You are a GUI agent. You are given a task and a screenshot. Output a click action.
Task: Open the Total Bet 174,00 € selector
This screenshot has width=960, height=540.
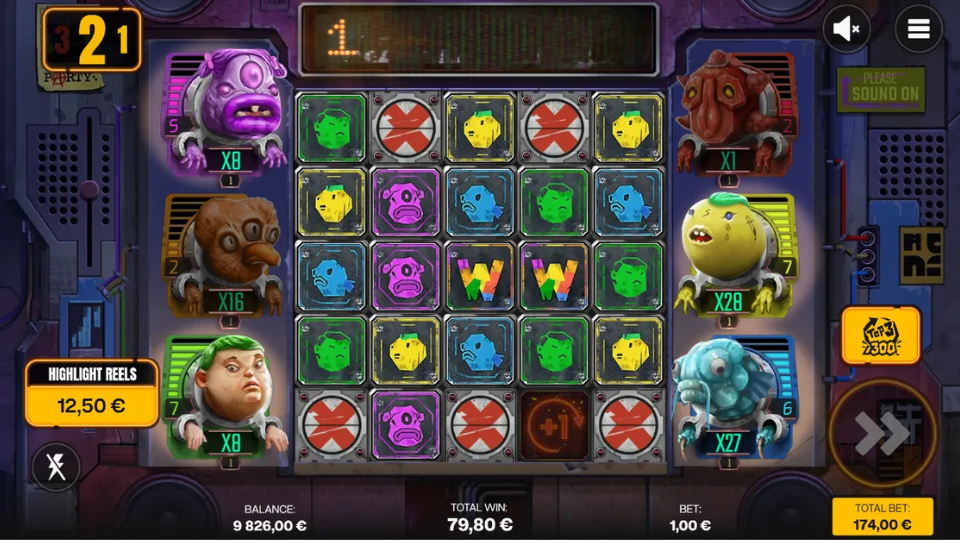tap(882, 516)
